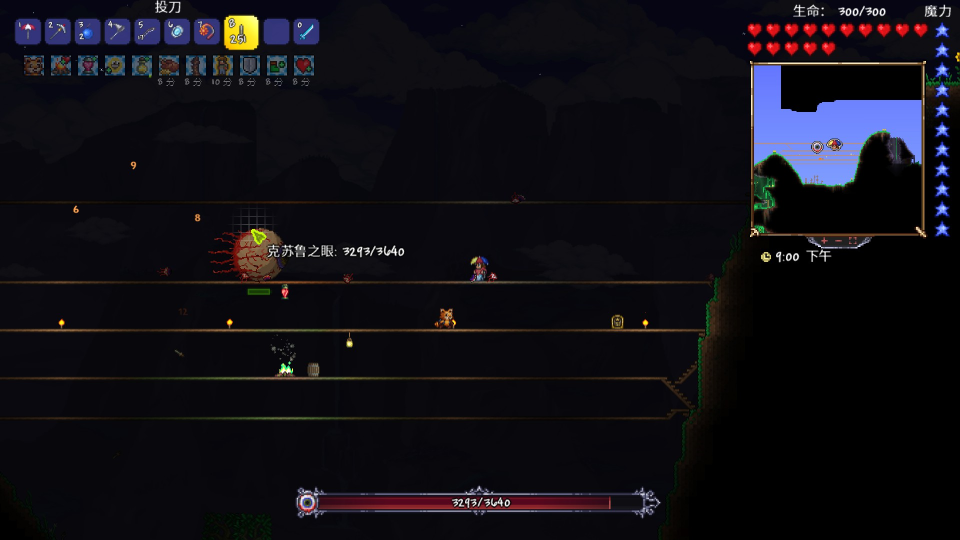This screenshot has width=960, height=540.
Task: Zoom out the minimap with minus button
Action: pyautogui.click(x=839, y=241)
